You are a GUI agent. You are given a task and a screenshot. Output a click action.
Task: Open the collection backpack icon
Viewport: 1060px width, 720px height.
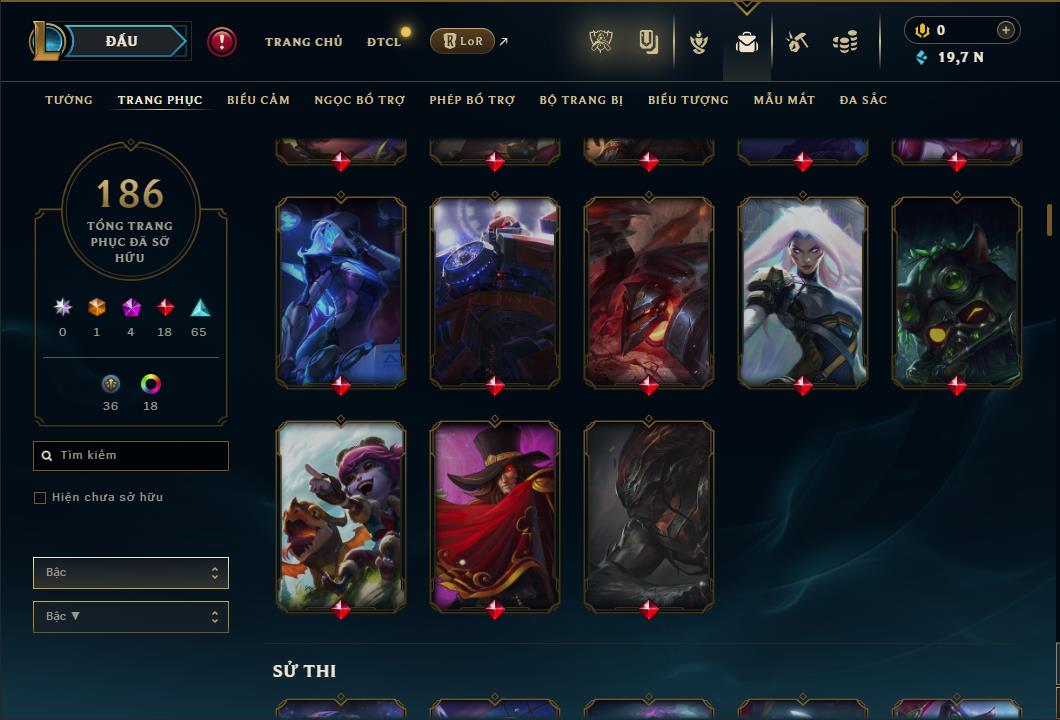point(747,42)
